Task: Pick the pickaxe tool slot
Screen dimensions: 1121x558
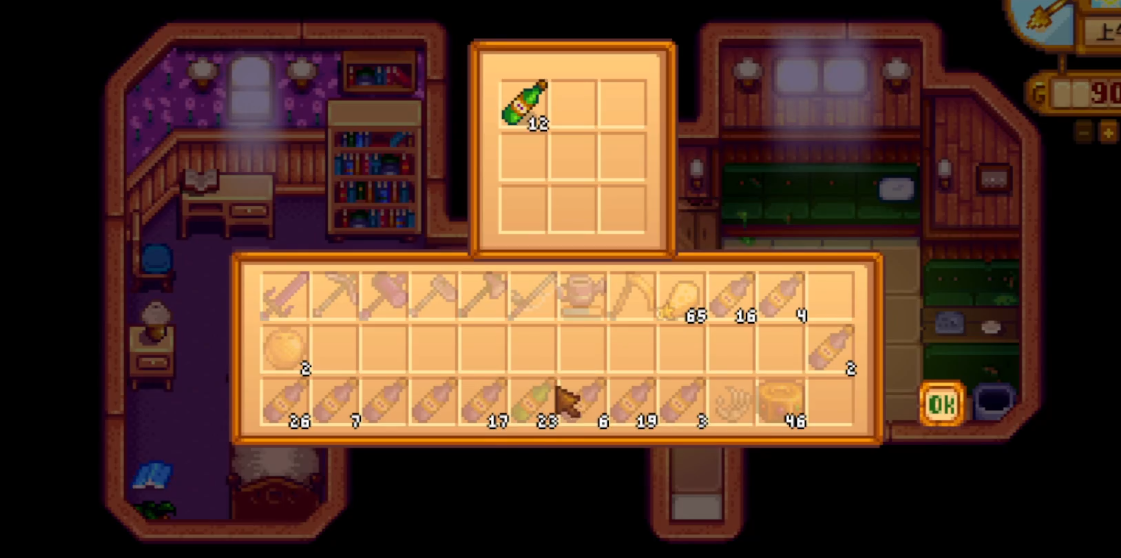Action: pos(335,297)
